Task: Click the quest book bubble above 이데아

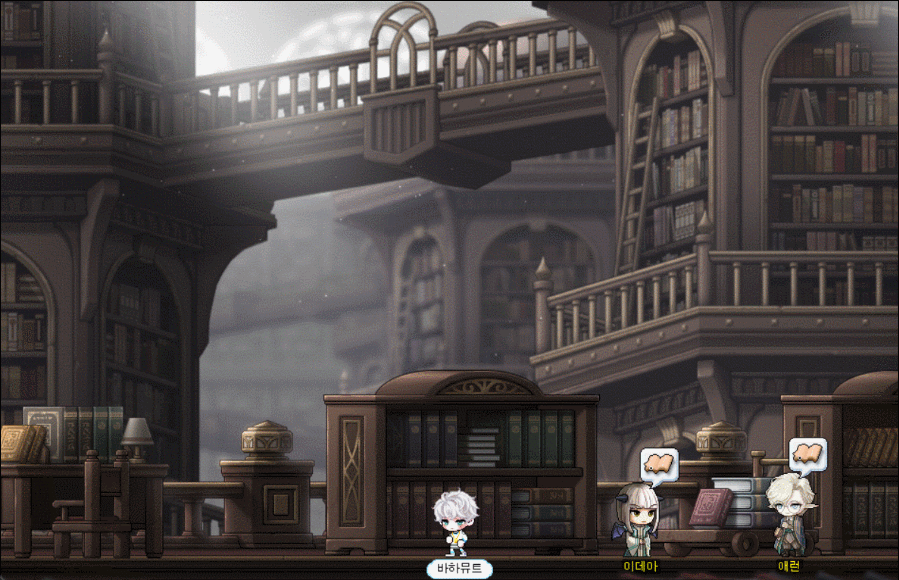Action: click(x=658, y=464)
